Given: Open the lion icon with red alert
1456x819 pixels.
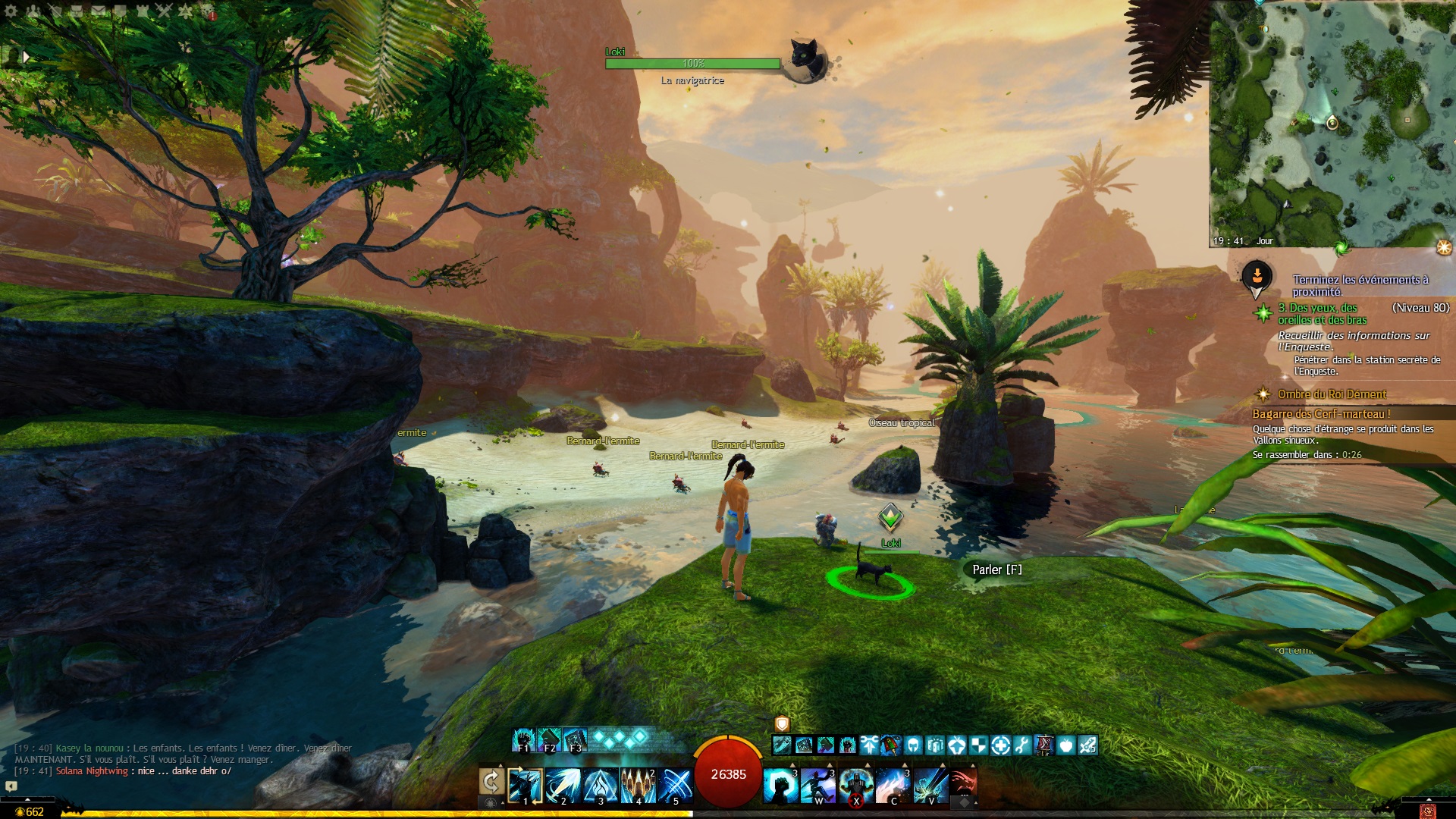Looking at the screenshot, I should point(208,11).
